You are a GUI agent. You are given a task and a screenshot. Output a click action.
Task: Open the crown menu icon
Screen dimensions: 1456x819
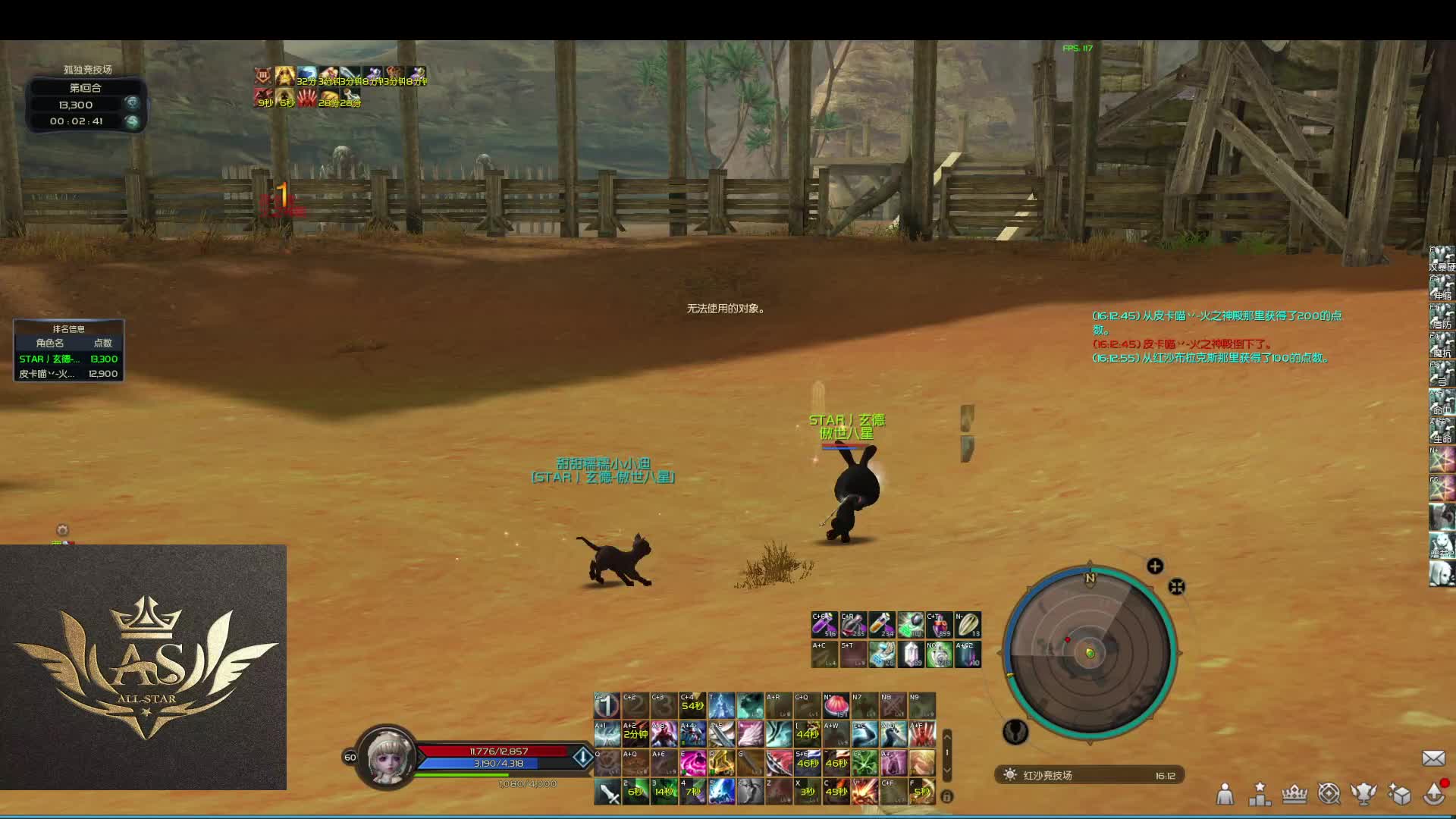[1294, 794]
